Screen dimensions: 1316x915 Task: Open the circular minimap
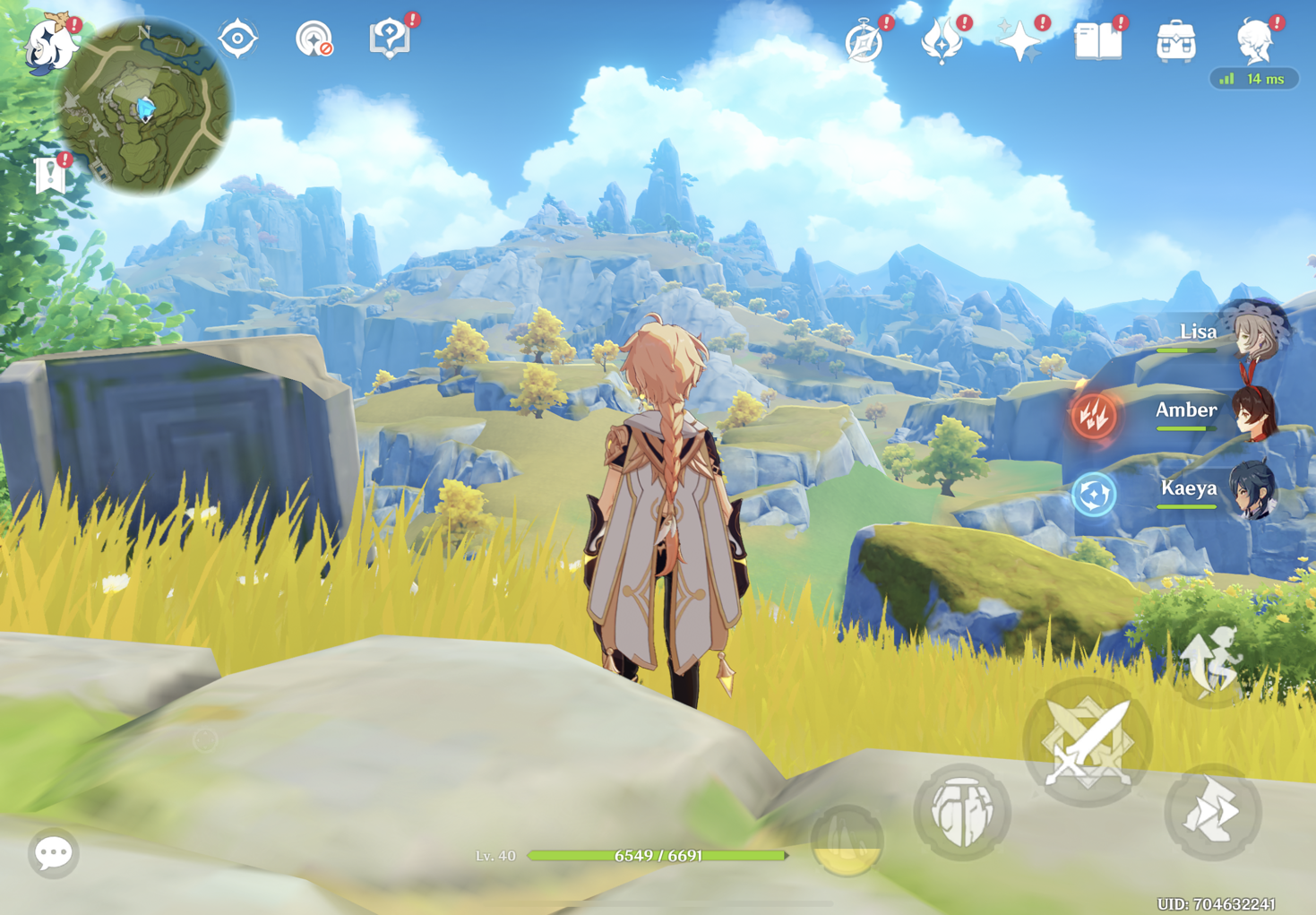point(145,106)
